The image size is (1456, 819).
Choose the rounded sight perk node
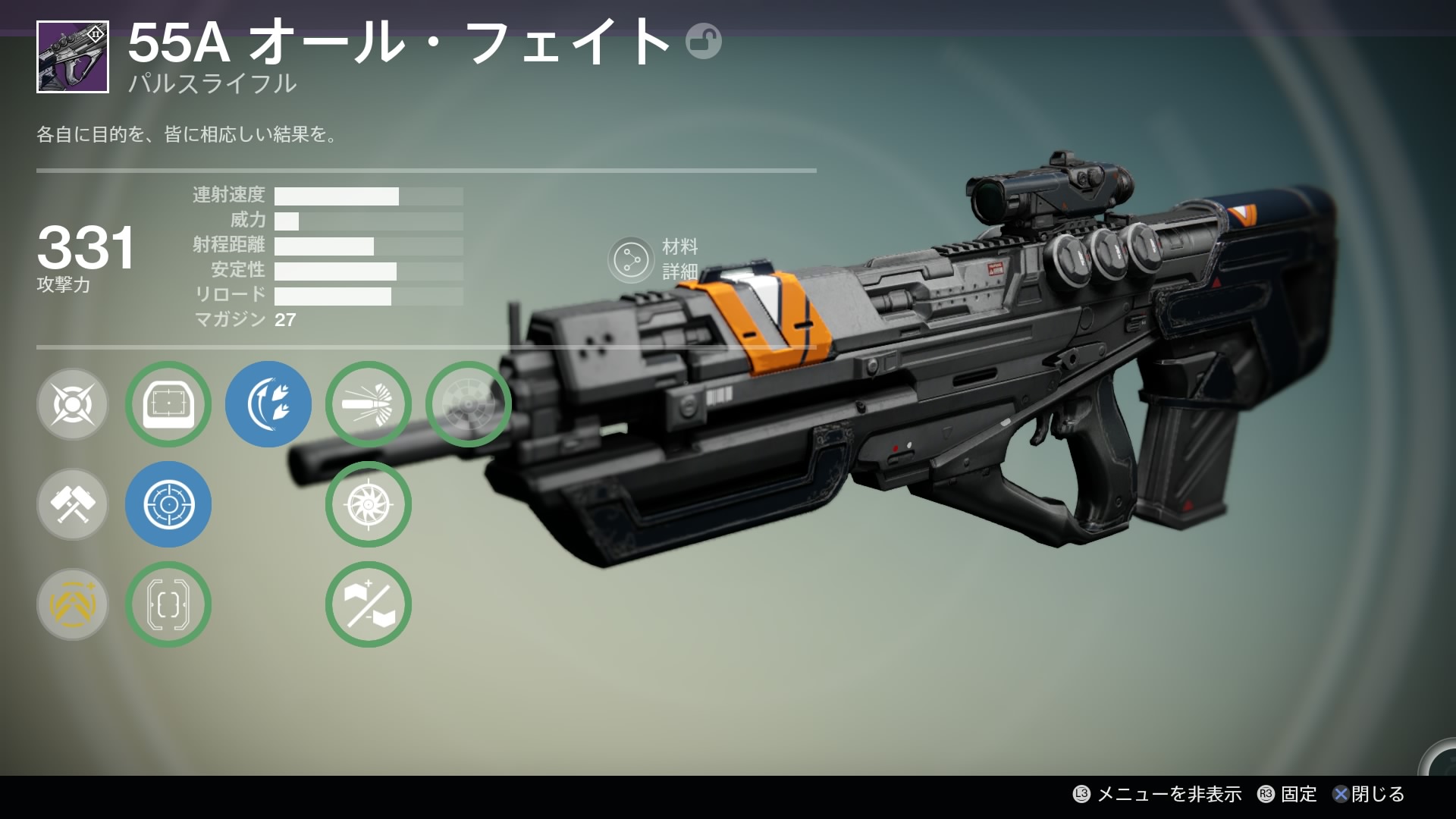coord(168,404)
